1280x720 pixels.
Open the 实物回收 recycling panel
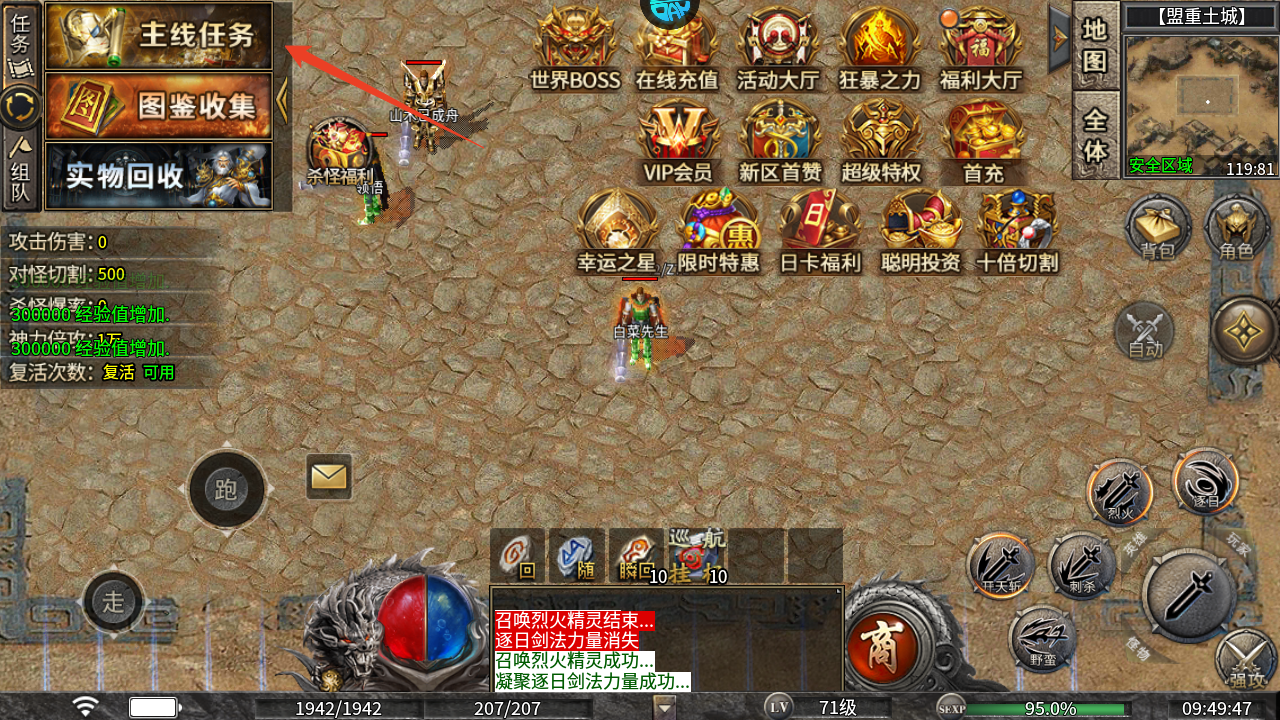click(x=159, y=176)
